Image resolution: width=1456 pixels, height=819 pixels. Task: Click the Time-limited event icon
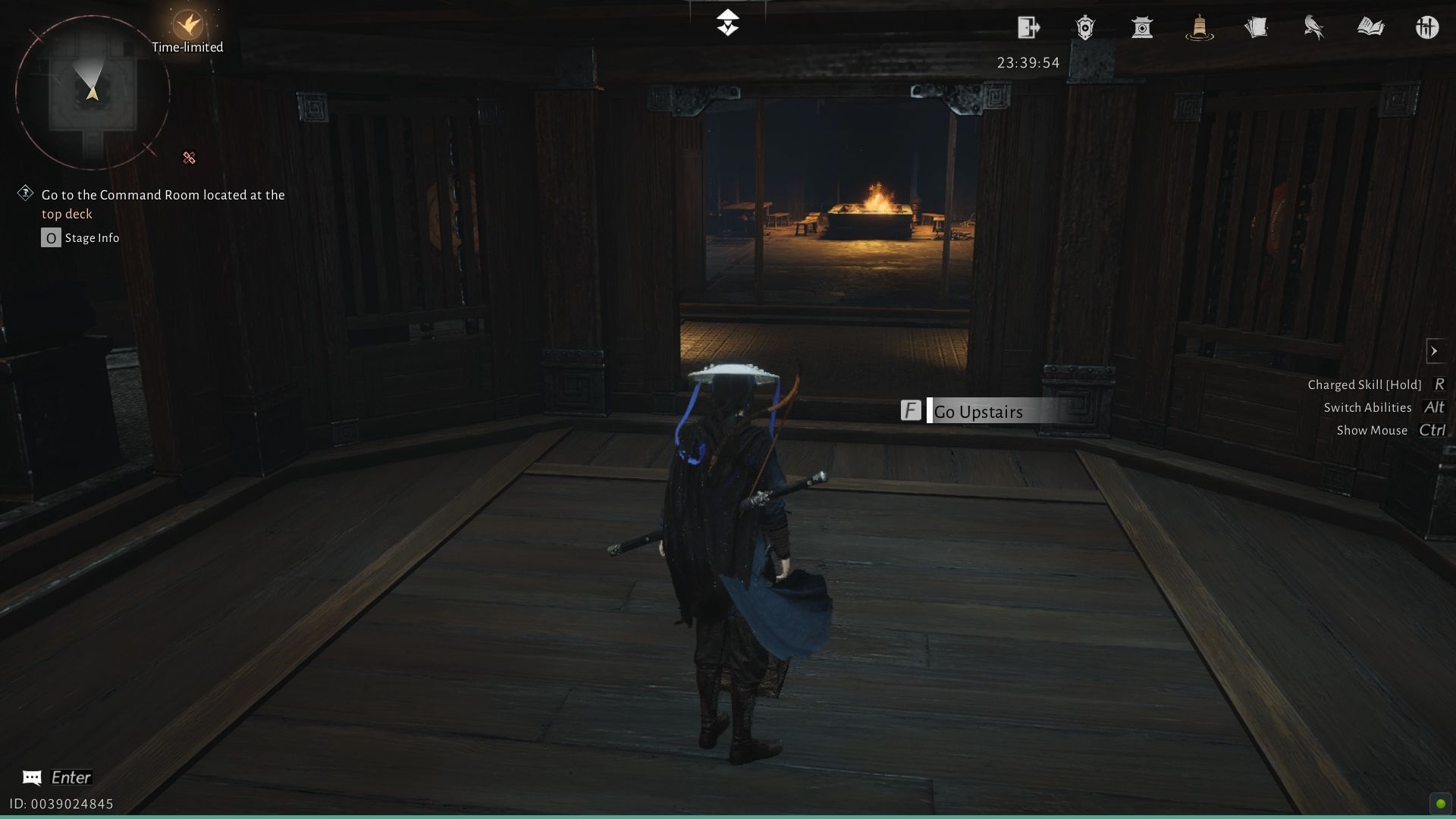click(x=188, y=24)
